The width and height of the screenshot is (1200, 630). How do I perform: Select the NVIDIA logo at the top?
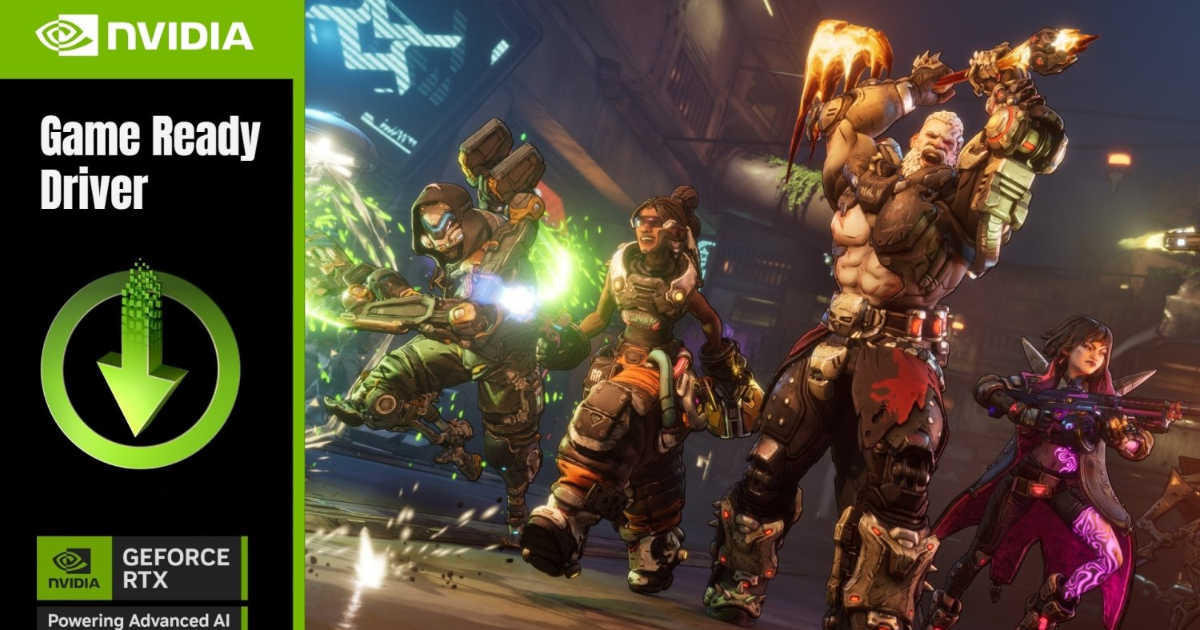click(145, 36)
